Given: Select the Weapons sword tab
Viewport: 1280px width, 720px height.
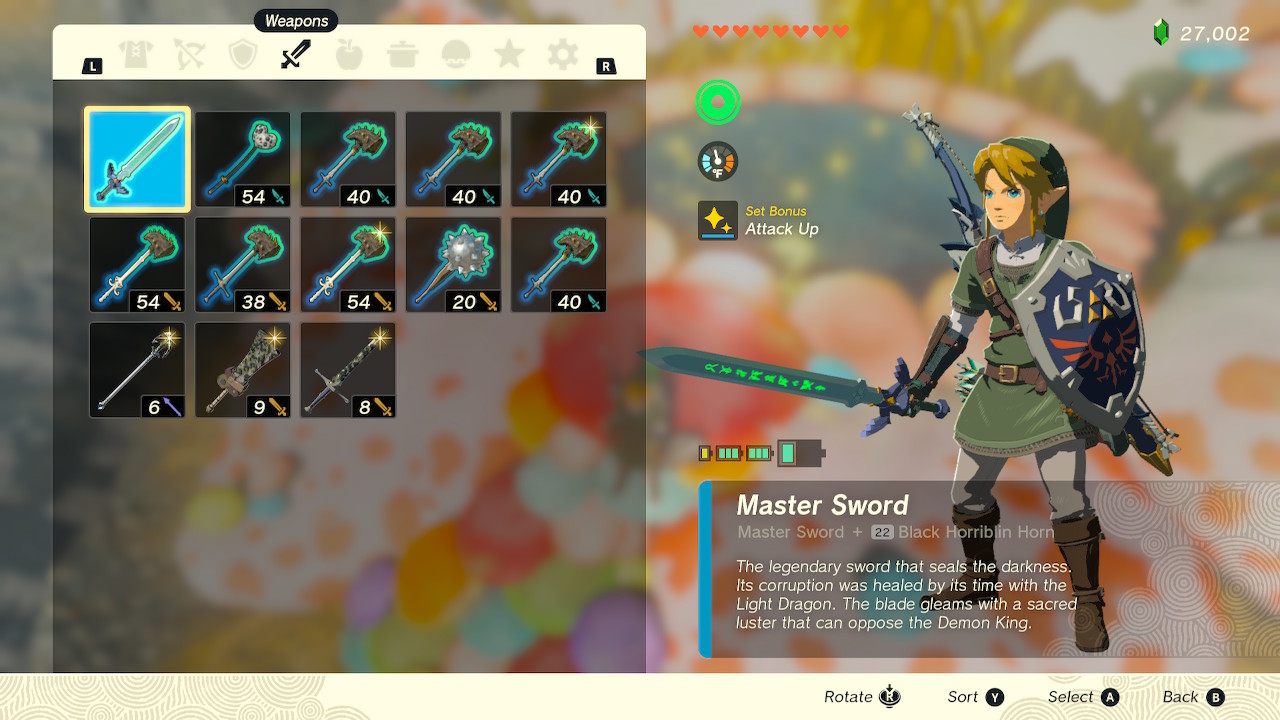Looking at the screenshot, I should (x=296, y=54).
